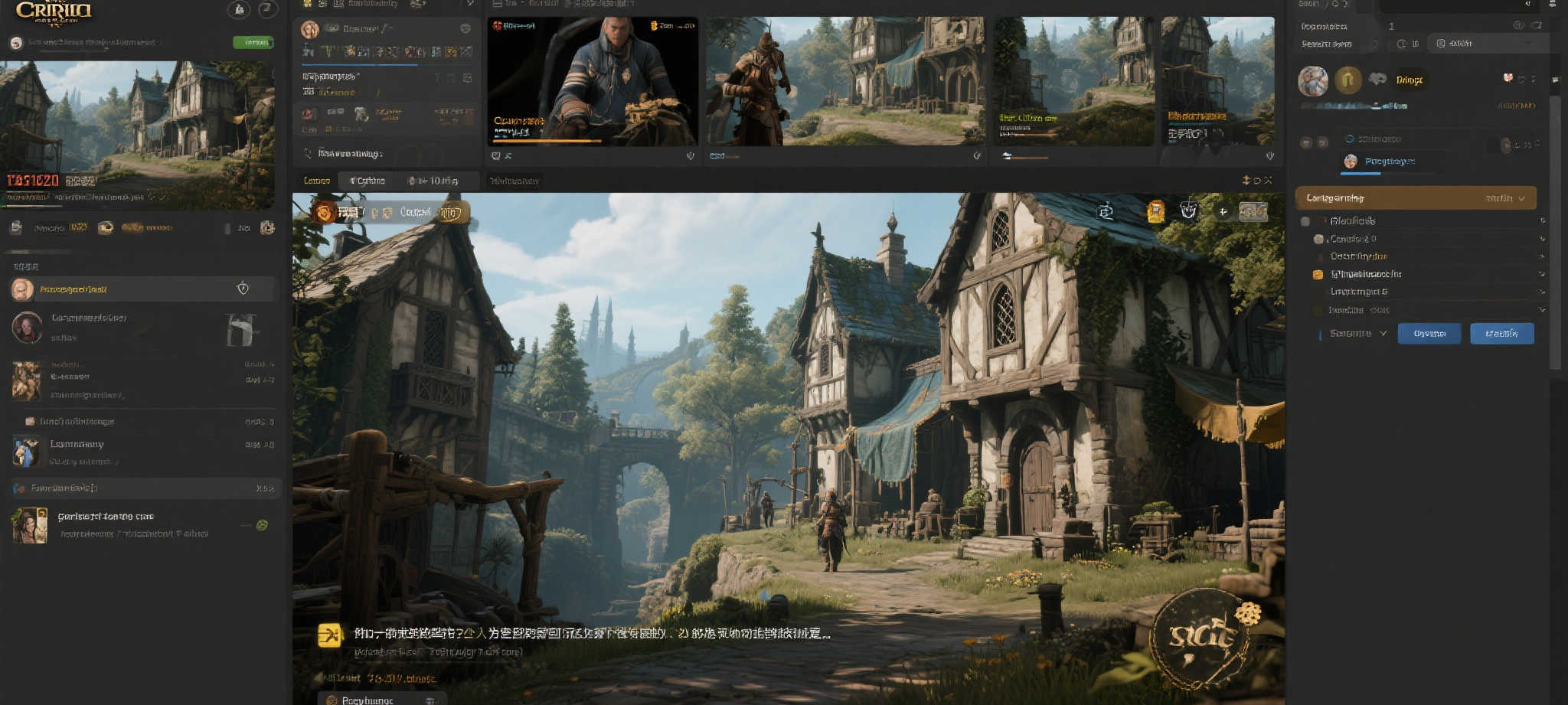Click the plus icon beside the horned mask
Image resolution: width=1568 pixels, height=705 pixels.
[1223, 212]
